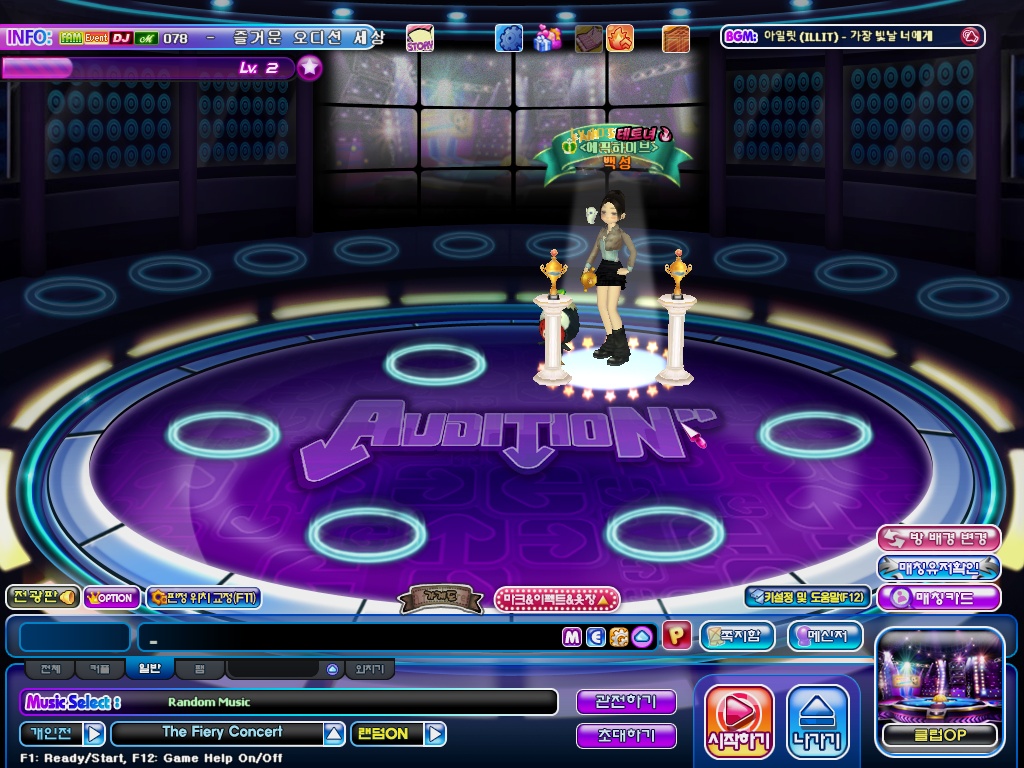This screenshot has width=1024, height=768.
Task: Open the STORY icon
Action: coord(420,39)
